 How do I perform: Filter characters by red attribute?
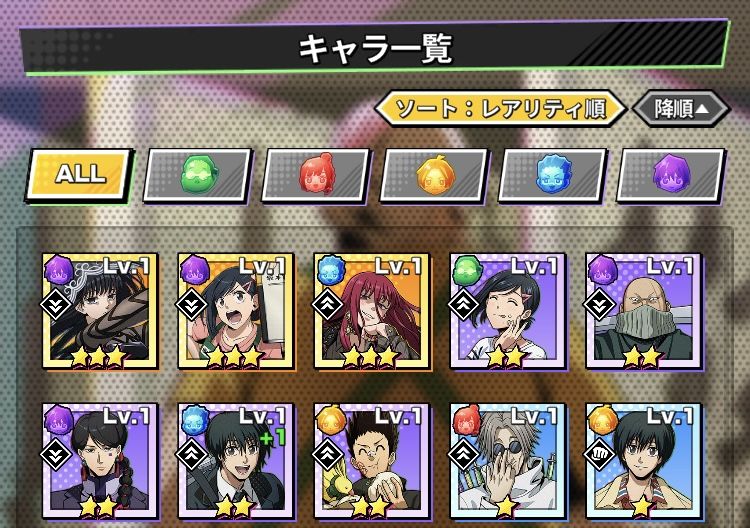pos(315,176)
